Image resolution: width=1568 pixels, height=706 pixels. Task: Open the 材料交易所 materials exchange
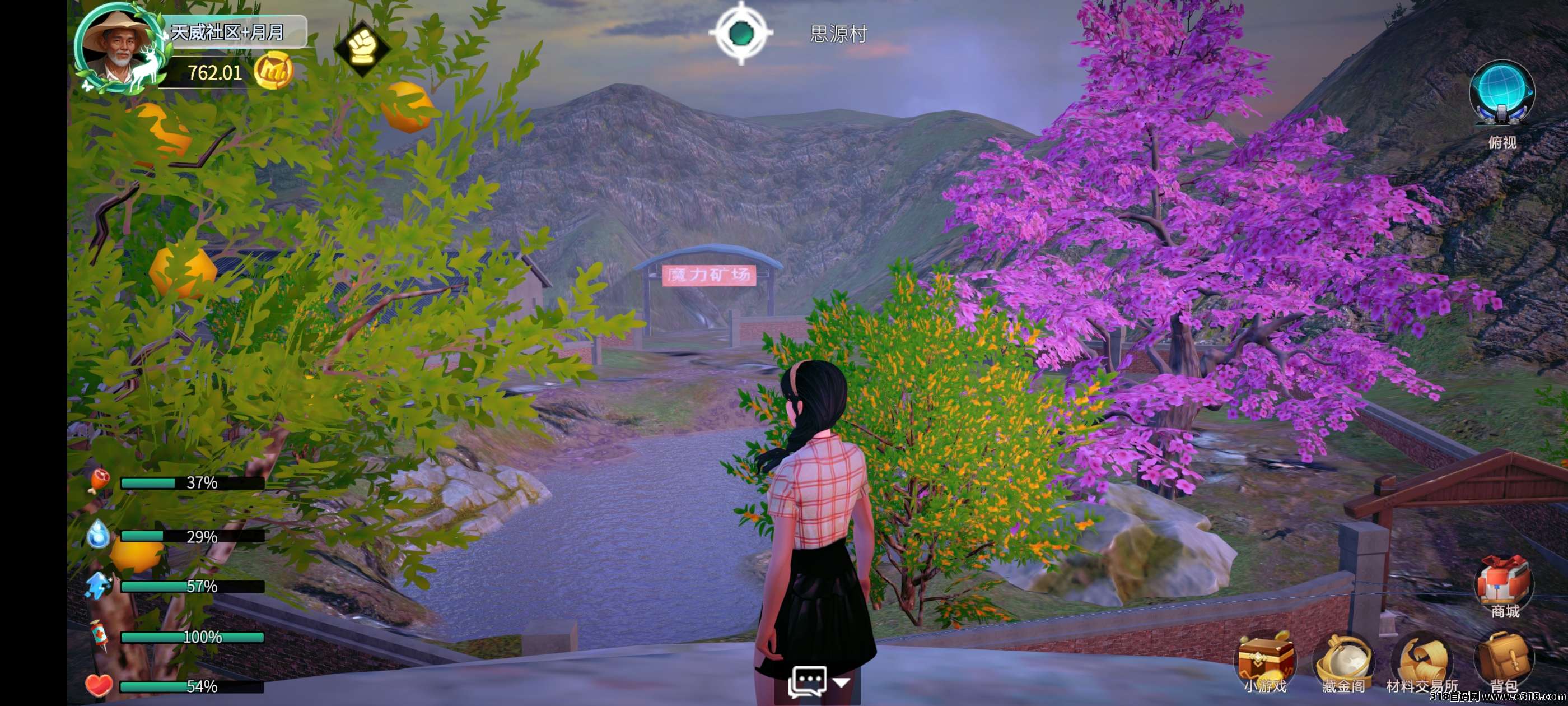(x=1422, y=660)
